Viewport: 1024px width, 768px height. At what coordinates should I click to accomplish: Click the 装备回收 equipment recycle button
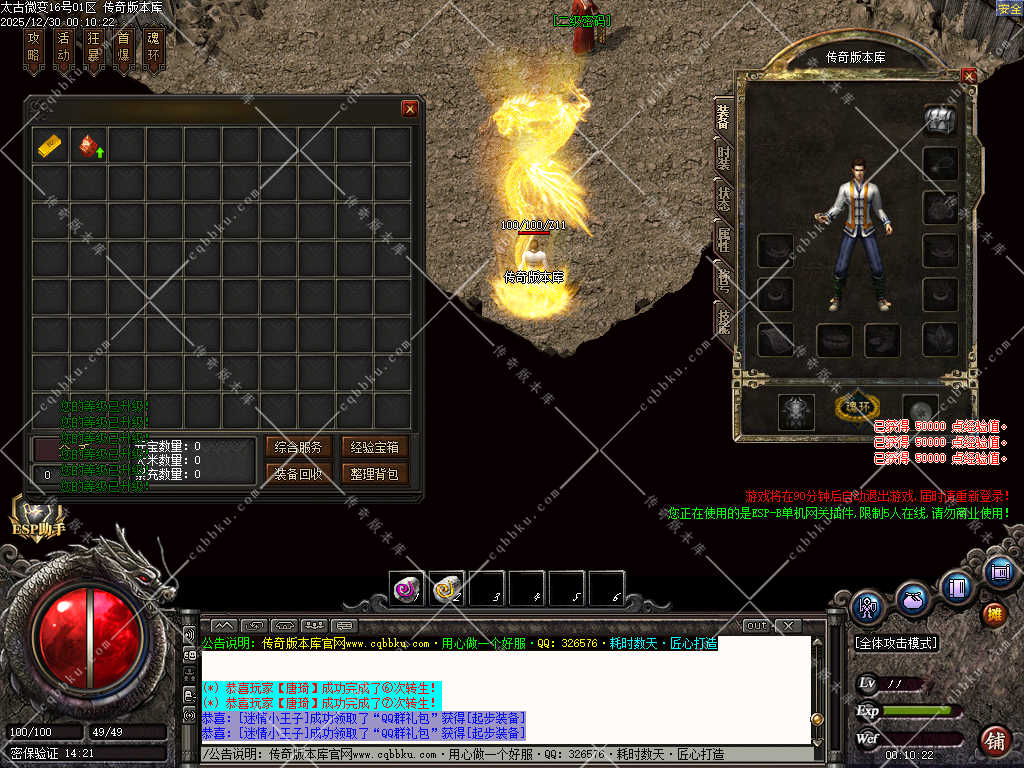297,474
